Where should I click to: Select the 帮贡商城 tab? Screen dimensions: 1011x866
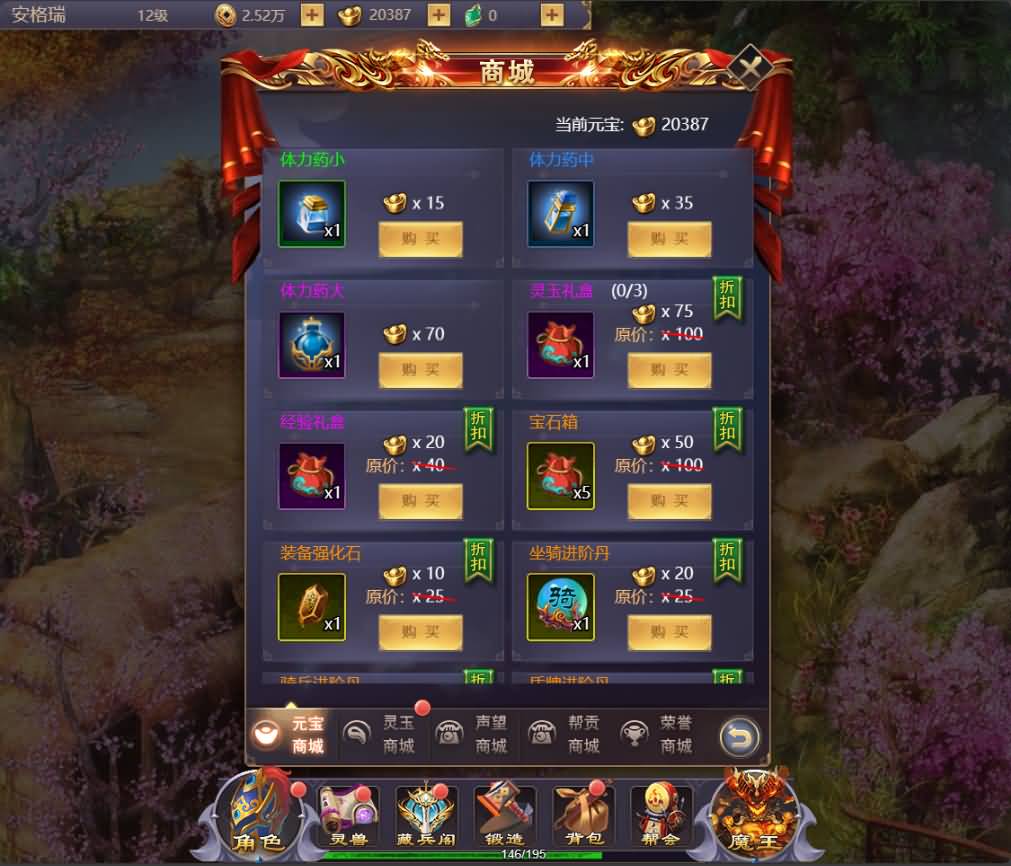pyautogui.click(x=570, y=735)
